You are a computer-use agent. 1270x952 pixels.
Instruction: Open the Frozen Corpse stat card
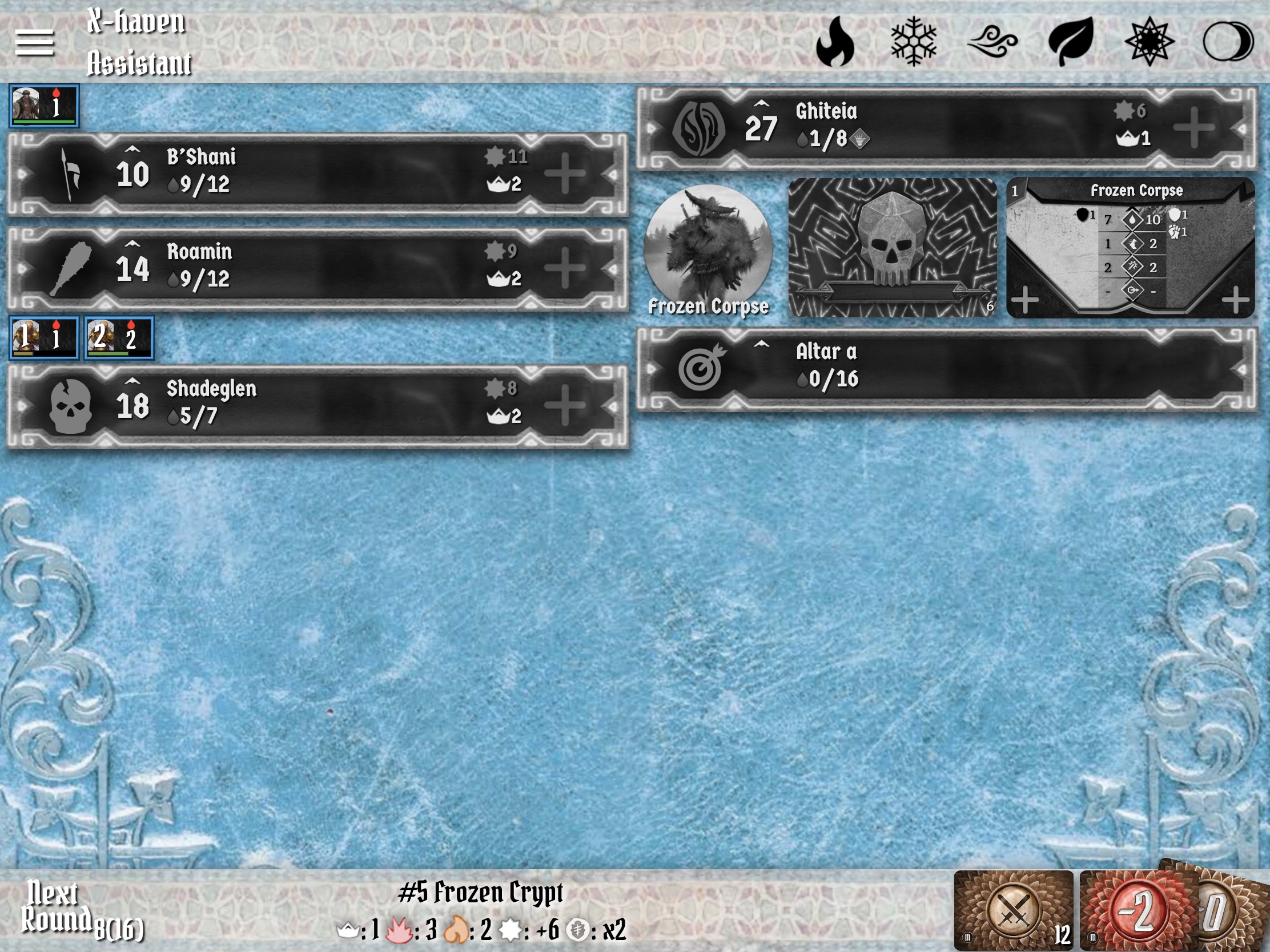(x=1130, y=247)
